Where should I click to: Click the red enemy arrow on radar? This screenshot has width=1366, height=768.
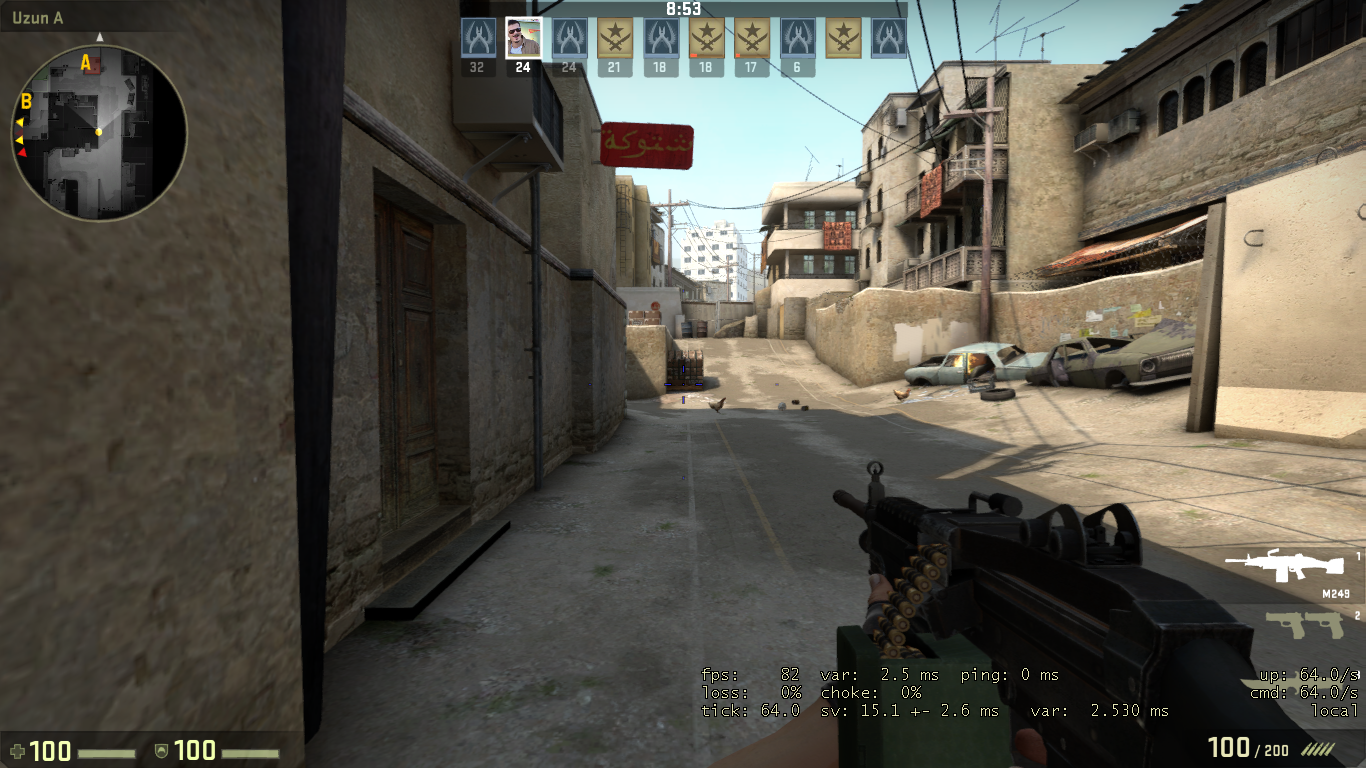coord(22,153)
